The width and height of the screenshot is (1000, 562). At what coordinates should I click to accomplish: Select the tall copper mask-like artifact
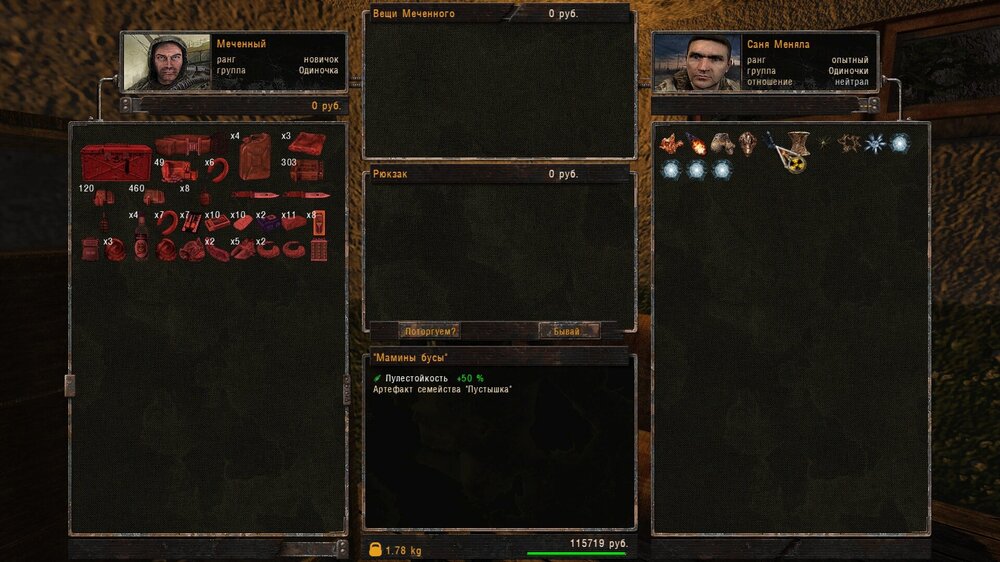(747, 143)
